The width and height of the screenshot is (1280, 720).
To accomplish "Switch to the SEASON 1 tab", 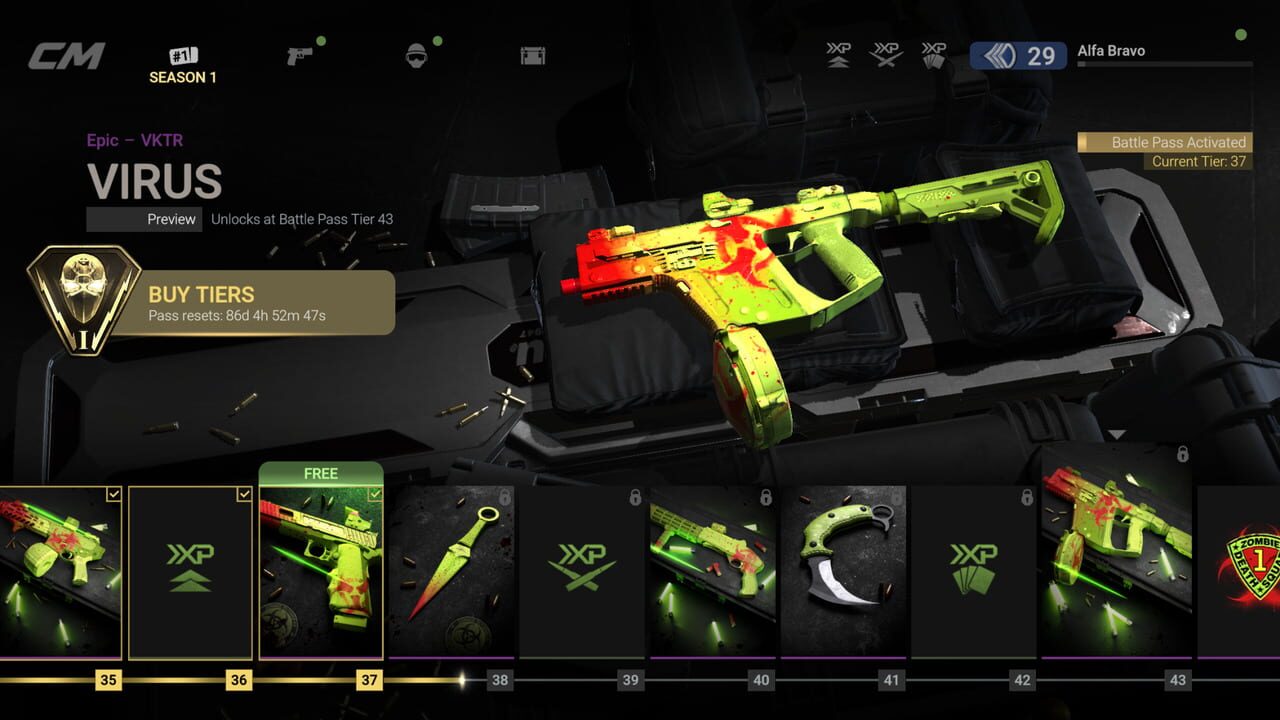I will click(183, 63).
